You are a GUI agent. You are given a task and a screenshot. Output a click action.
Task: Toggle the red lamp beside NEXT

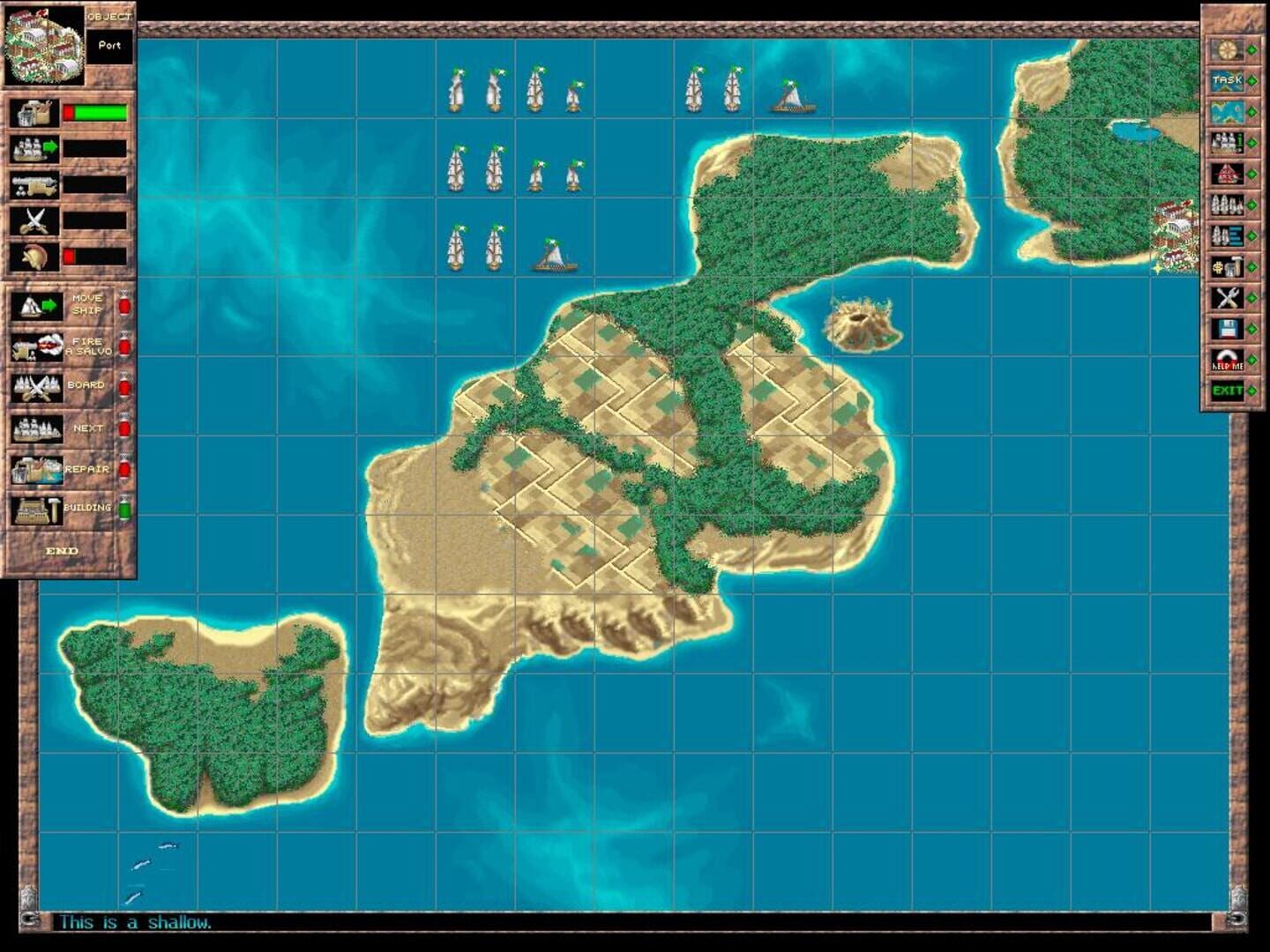point(124,427)
